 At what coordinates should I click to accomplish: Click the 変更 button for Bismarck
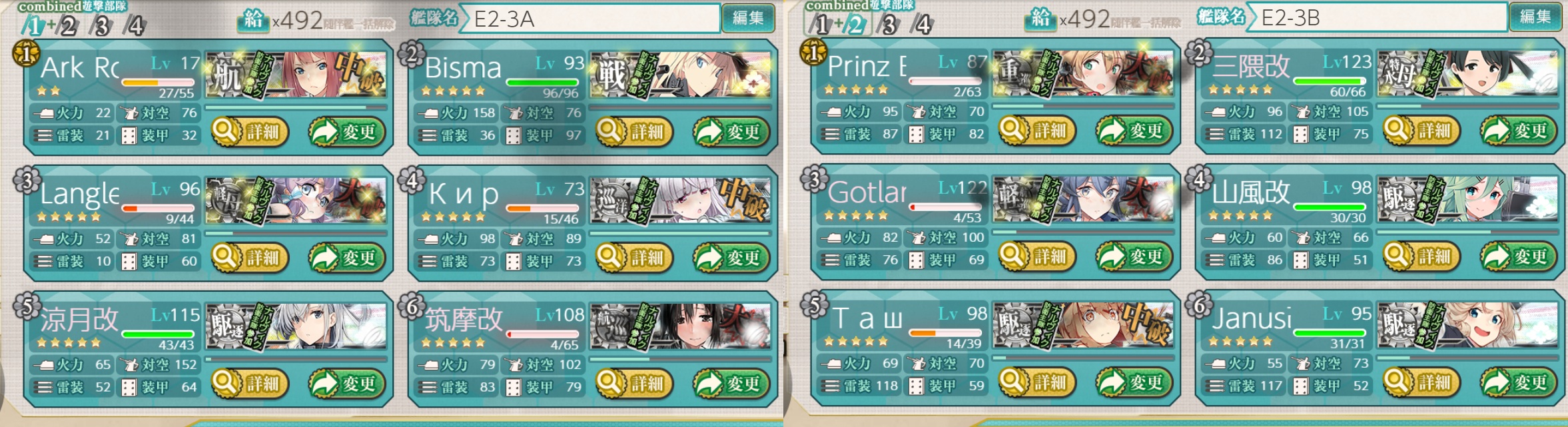click(x=731, y=131)
